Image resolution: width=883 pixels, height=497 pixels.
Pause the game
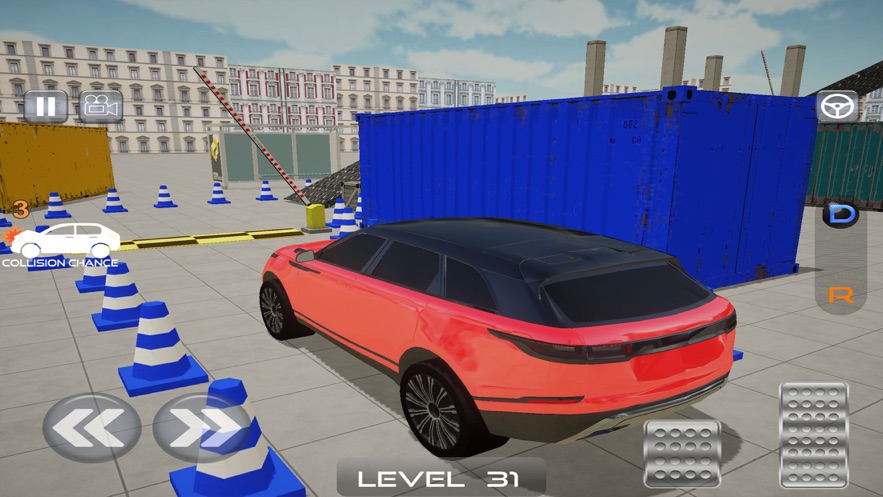(x=45, y=106)
